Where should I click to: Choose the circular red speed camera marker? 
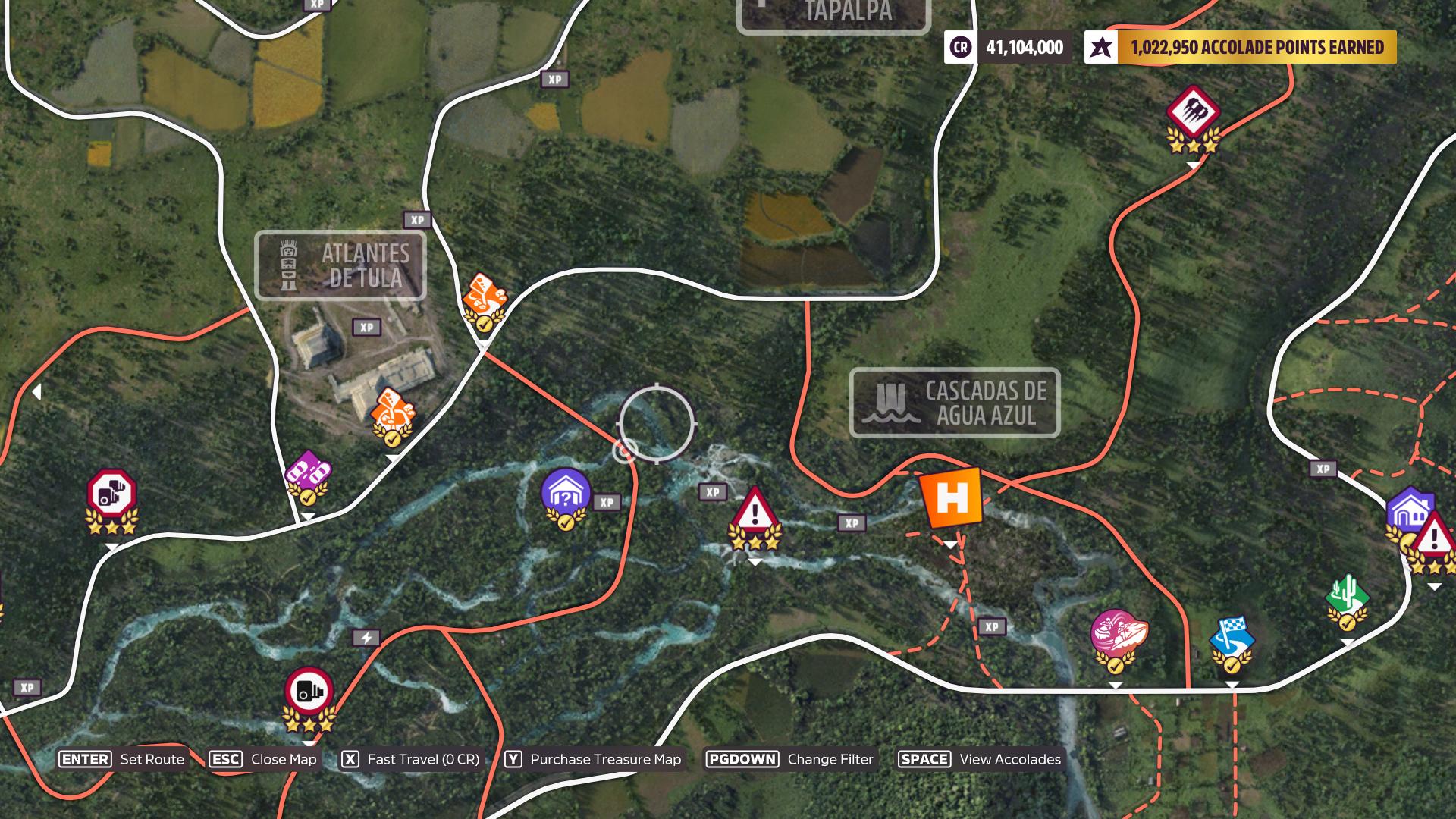[x=309, y=692]
